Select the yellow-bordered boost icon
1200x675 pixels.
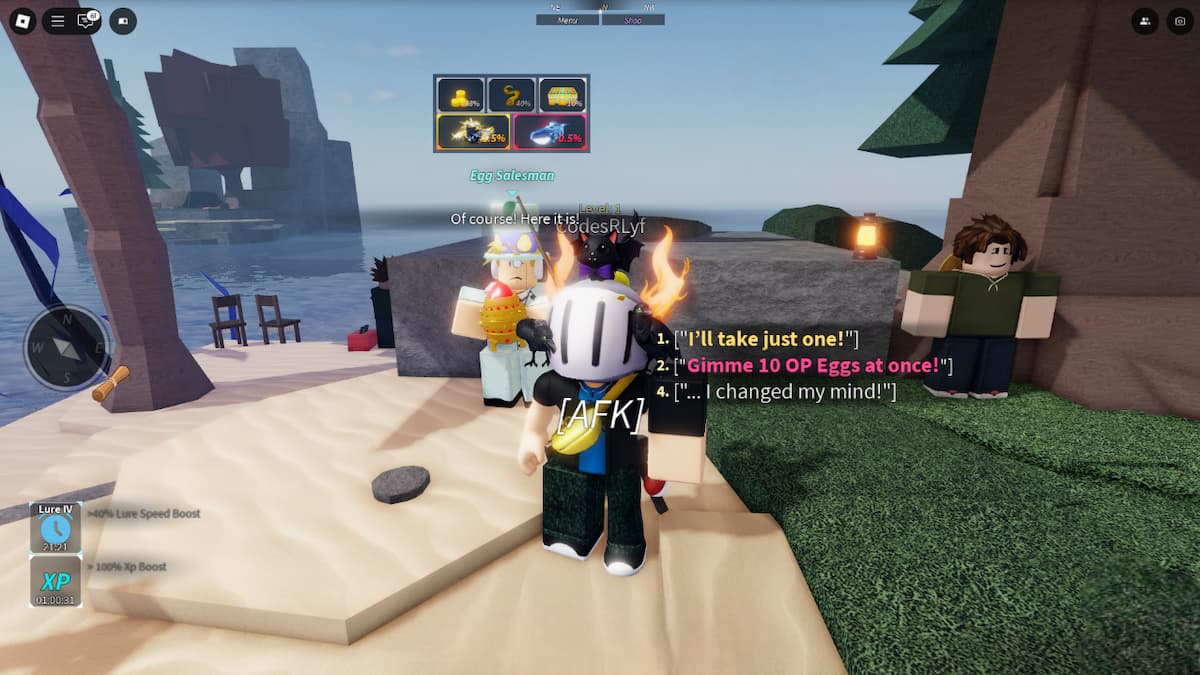point(473,132)
